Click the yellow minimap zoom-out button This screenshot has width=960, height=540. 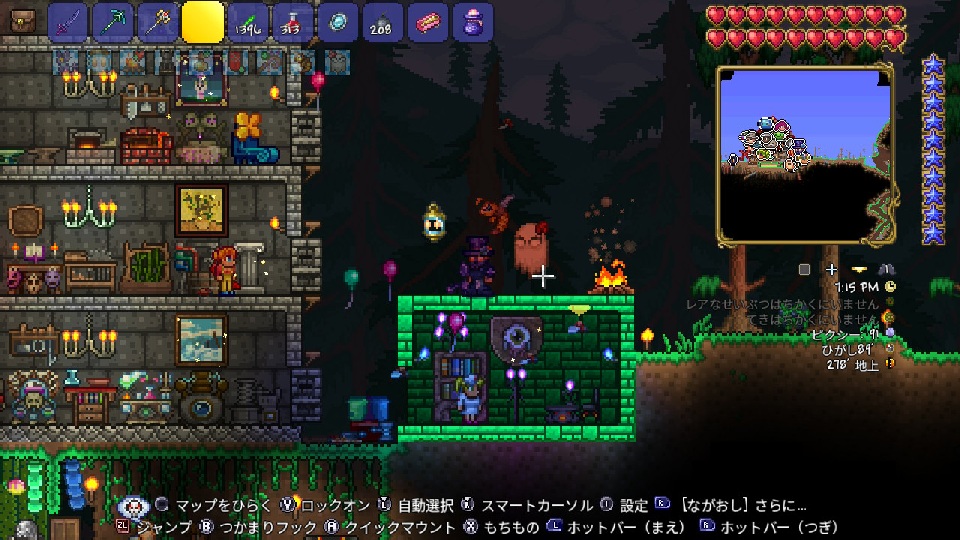[x=859, y=269]
